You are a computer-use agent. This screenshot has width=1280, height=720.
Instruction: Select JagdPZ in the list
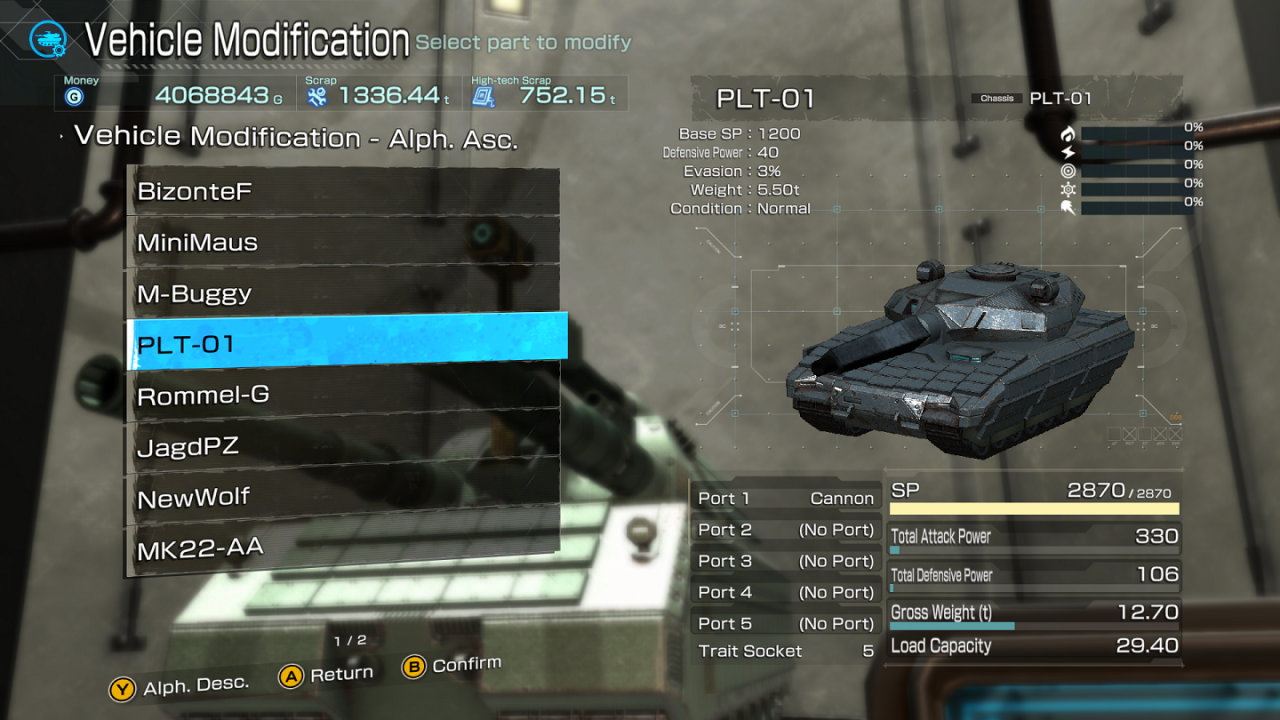click(x=342, y=446)
